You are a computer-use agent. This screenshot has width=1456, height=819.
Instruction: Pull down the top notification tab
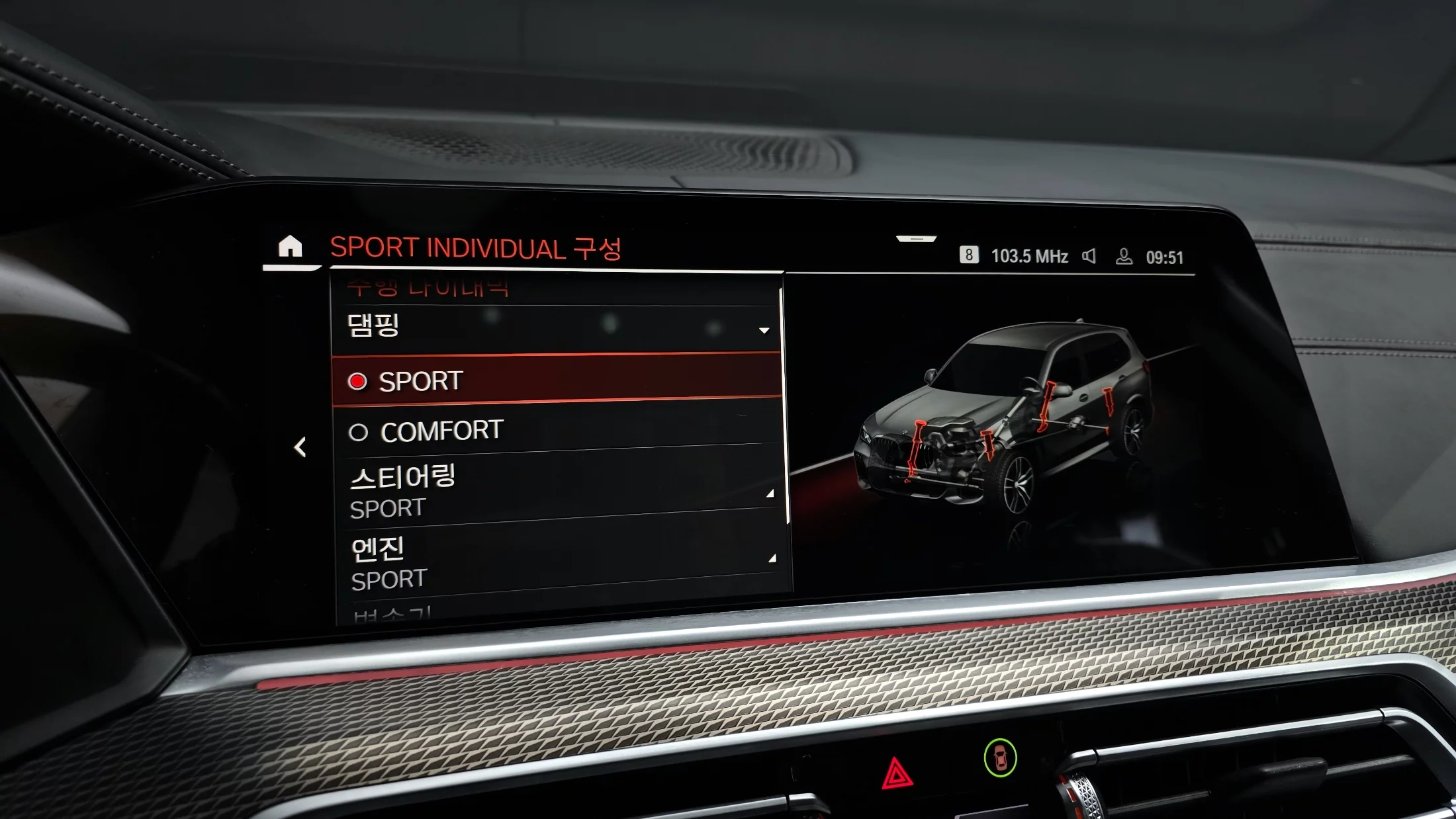[916, 239]
